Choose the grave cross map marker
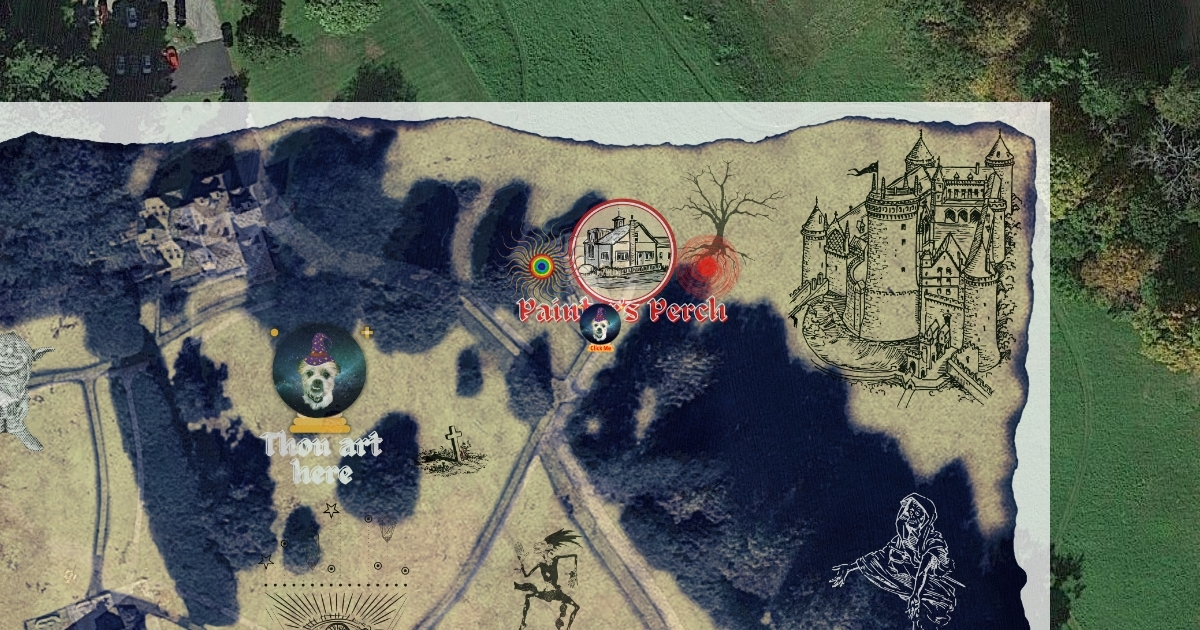The height and width of the screenshot is (630, 1200). (x=454, y=450)
